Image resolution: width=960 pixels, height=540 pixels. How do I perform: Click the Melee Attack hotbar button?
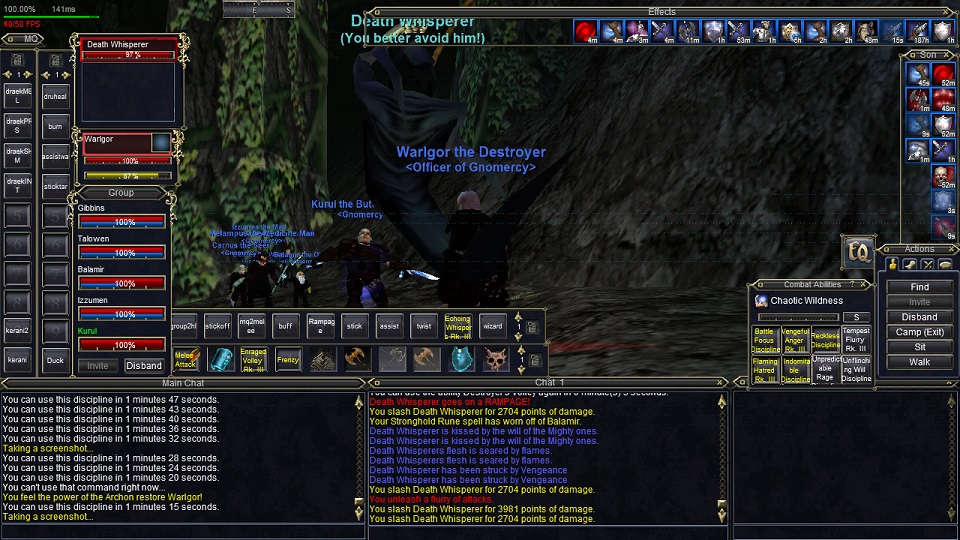[185, 358]
